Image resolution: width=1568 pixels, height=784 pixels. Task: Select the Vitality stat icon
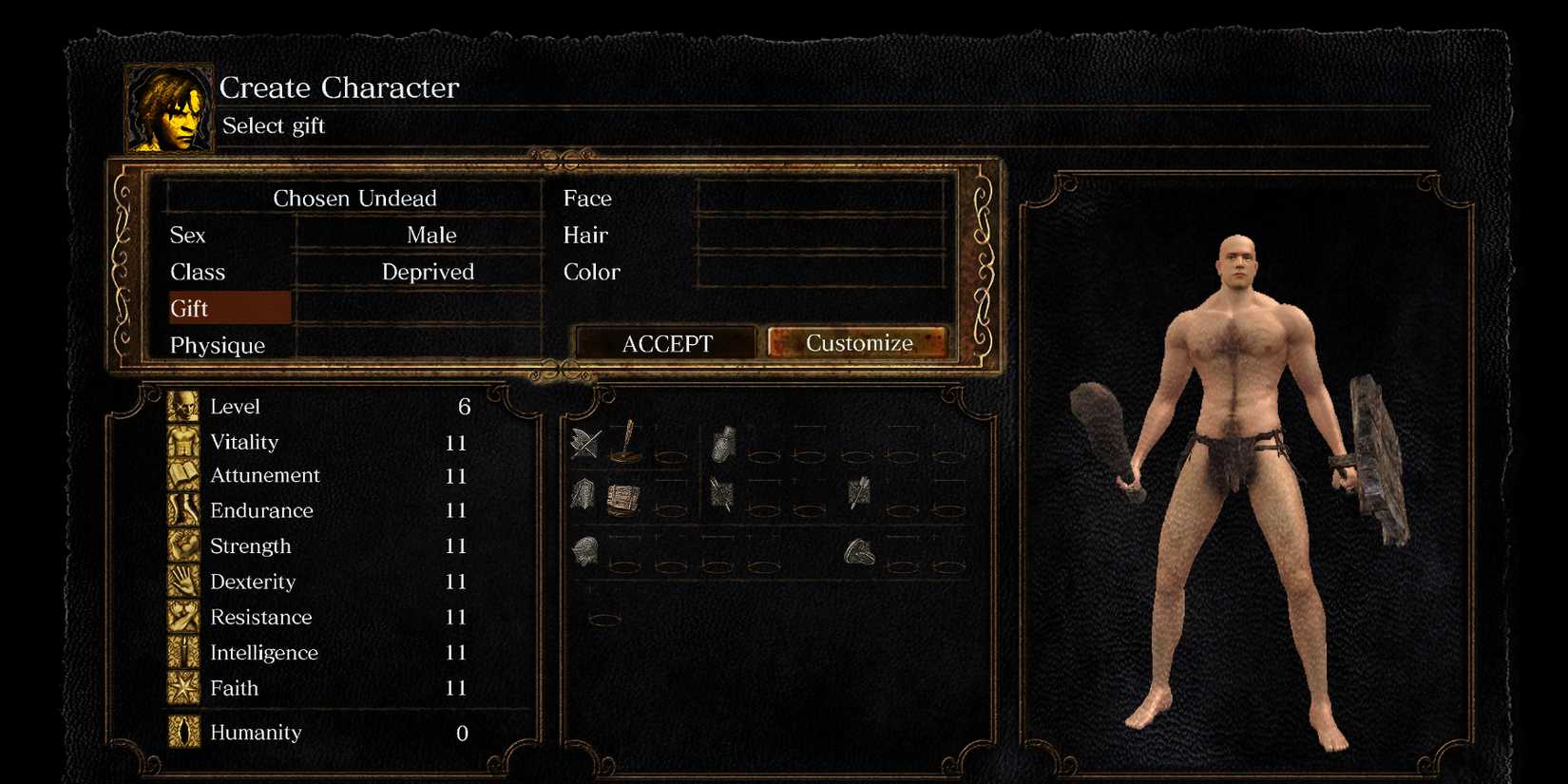click(x=182, y=442)
